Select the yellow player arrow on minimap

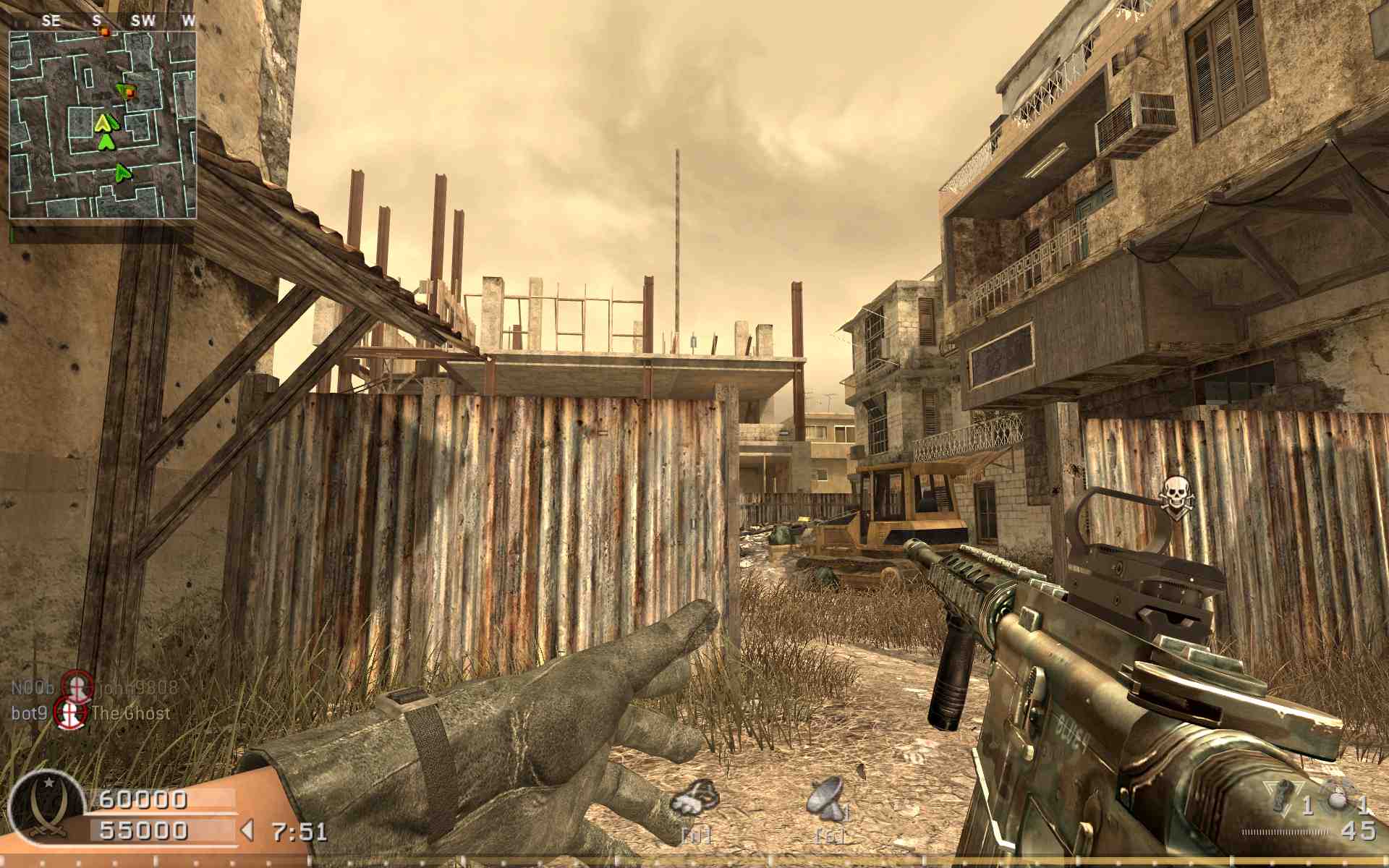point(106,122)
